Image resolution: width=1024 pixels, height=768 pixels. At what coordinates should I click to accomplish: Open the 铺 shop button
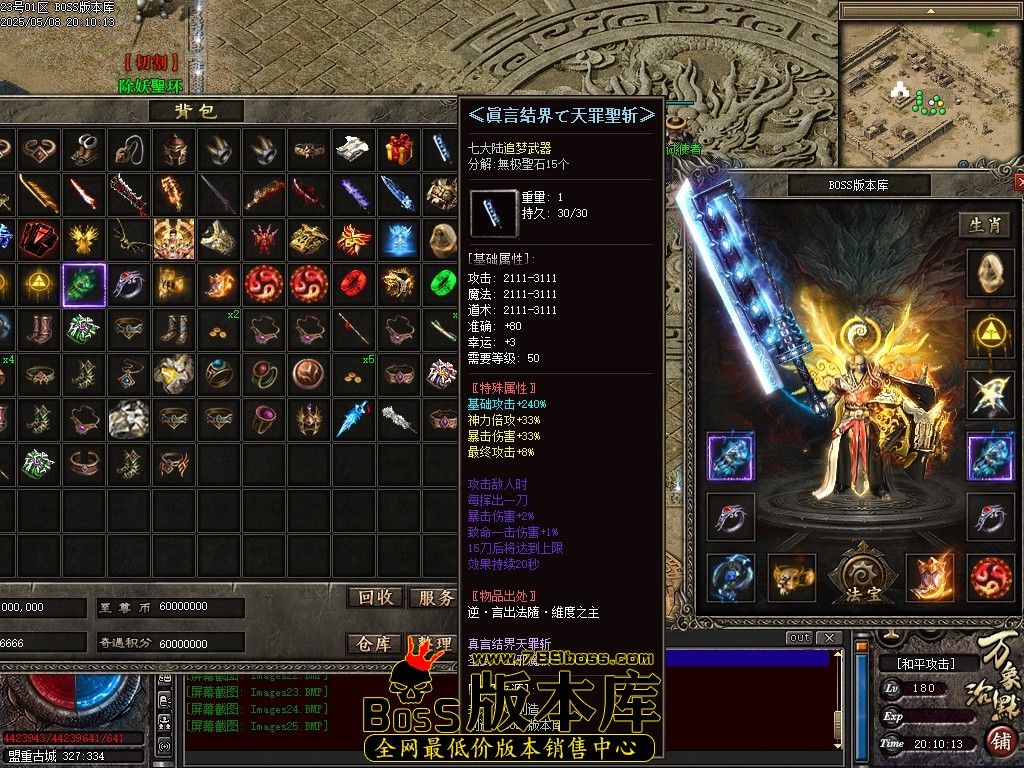[999, 742]
